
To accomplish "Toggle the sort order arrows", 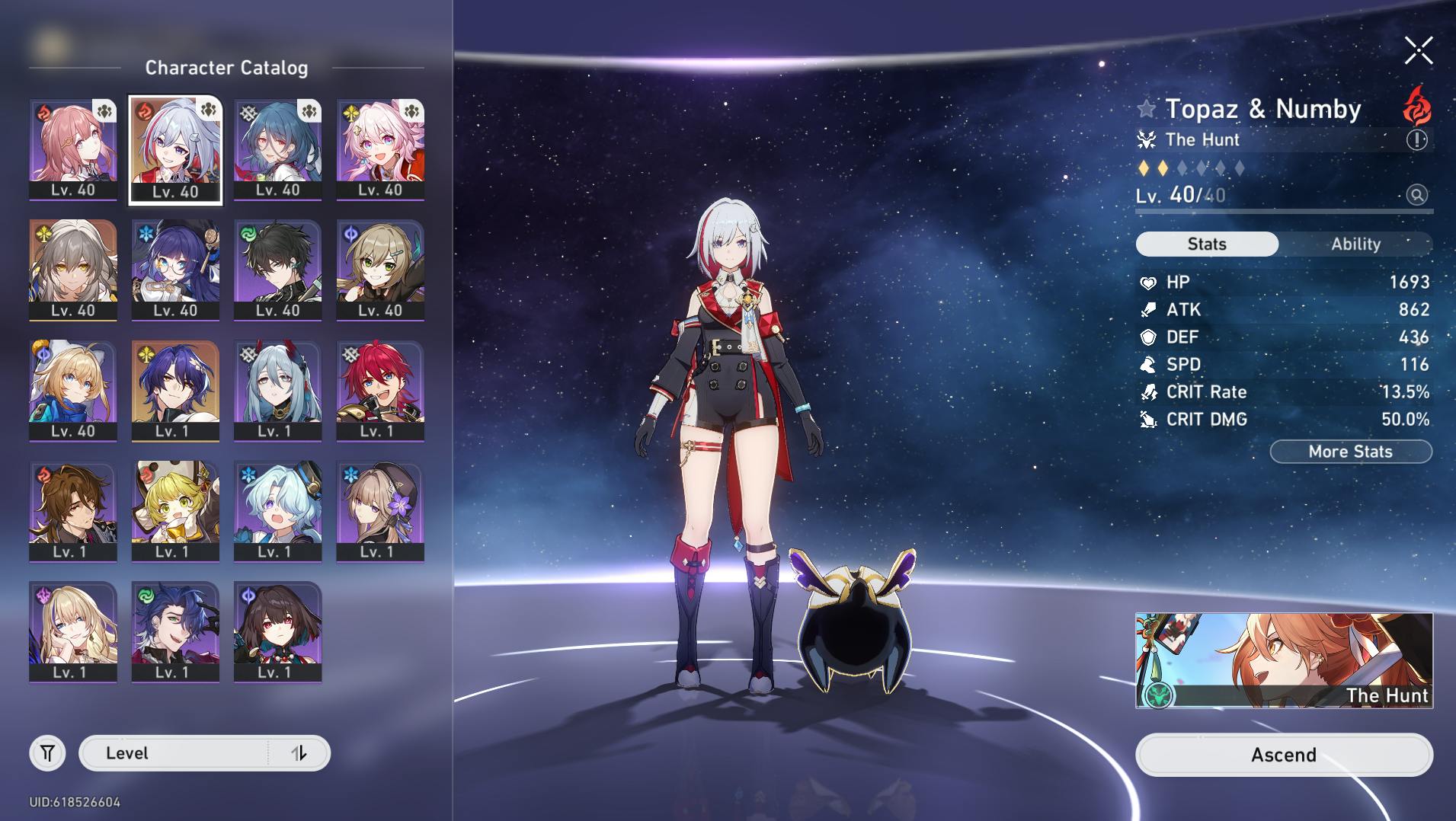I will (x=299, y=753).
